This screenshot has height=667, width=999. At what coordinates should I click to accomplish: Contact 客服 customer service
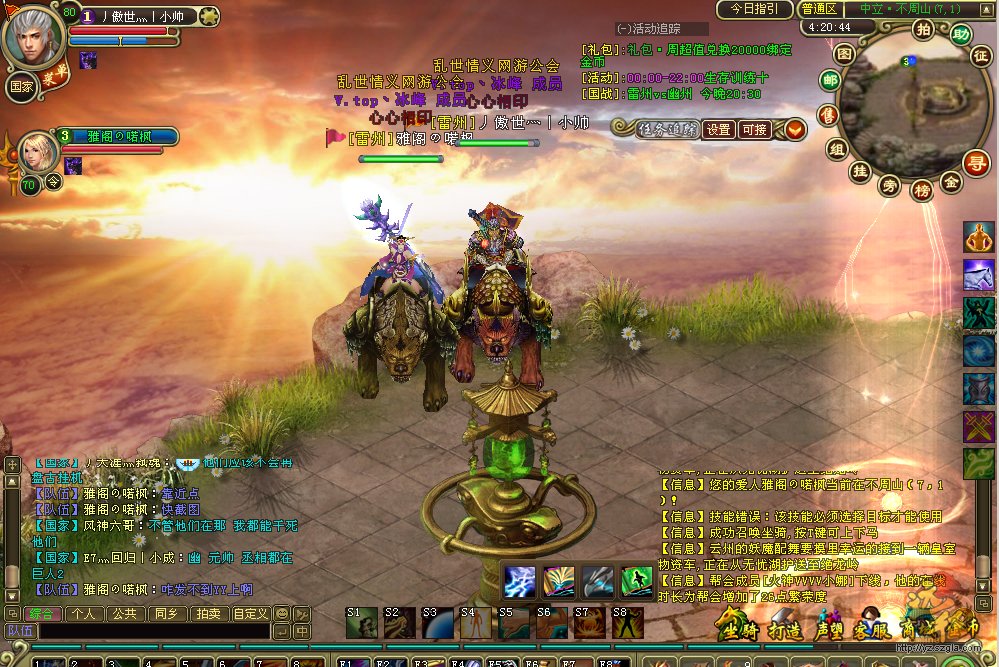[x=873, y=631]
